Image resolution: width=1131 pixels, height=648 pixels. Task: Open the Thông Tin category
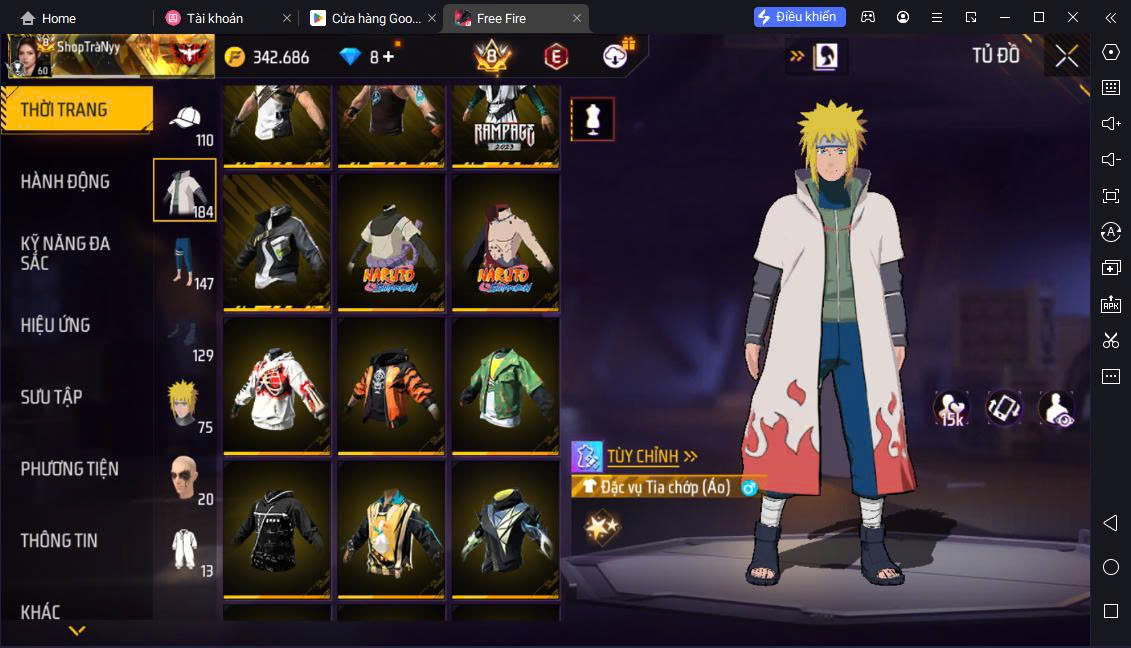pyautogui.click(x=60, y=541)
